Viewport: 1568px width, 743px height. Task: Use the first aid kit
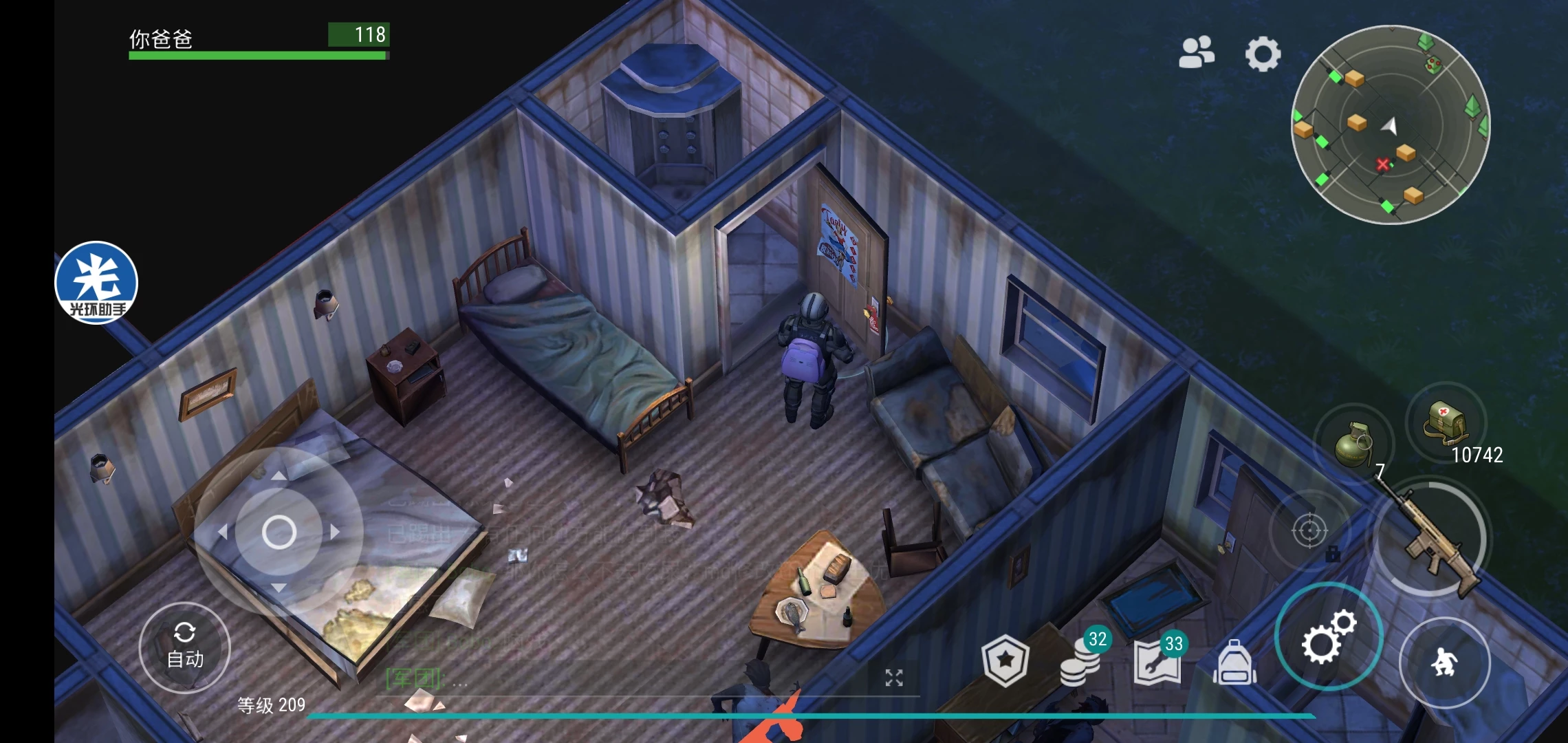1446,422
